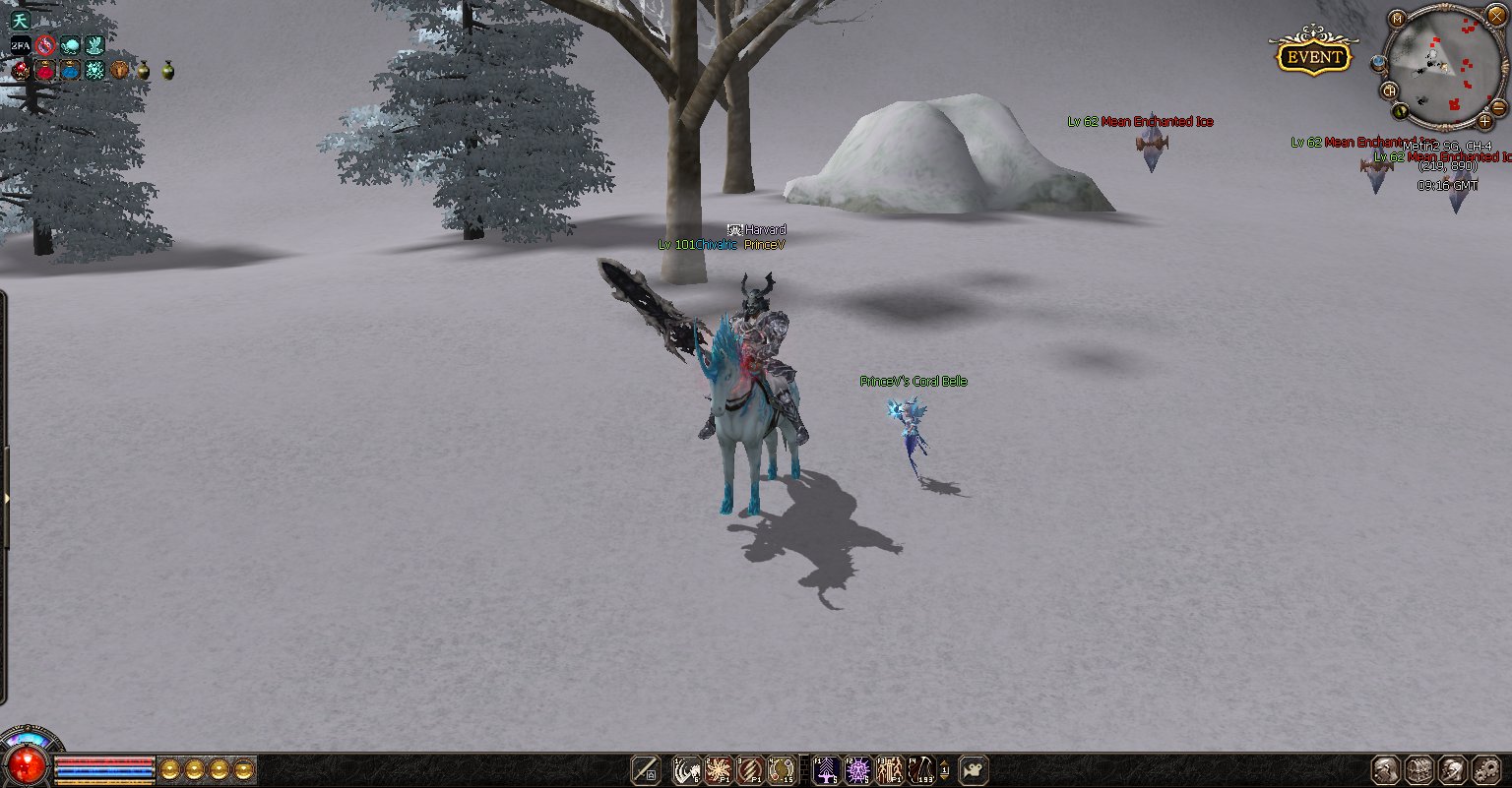This screenshot has width=1512, height=788.
Task: Select the sword auto-attack quickslot
Action: [646, 770]
